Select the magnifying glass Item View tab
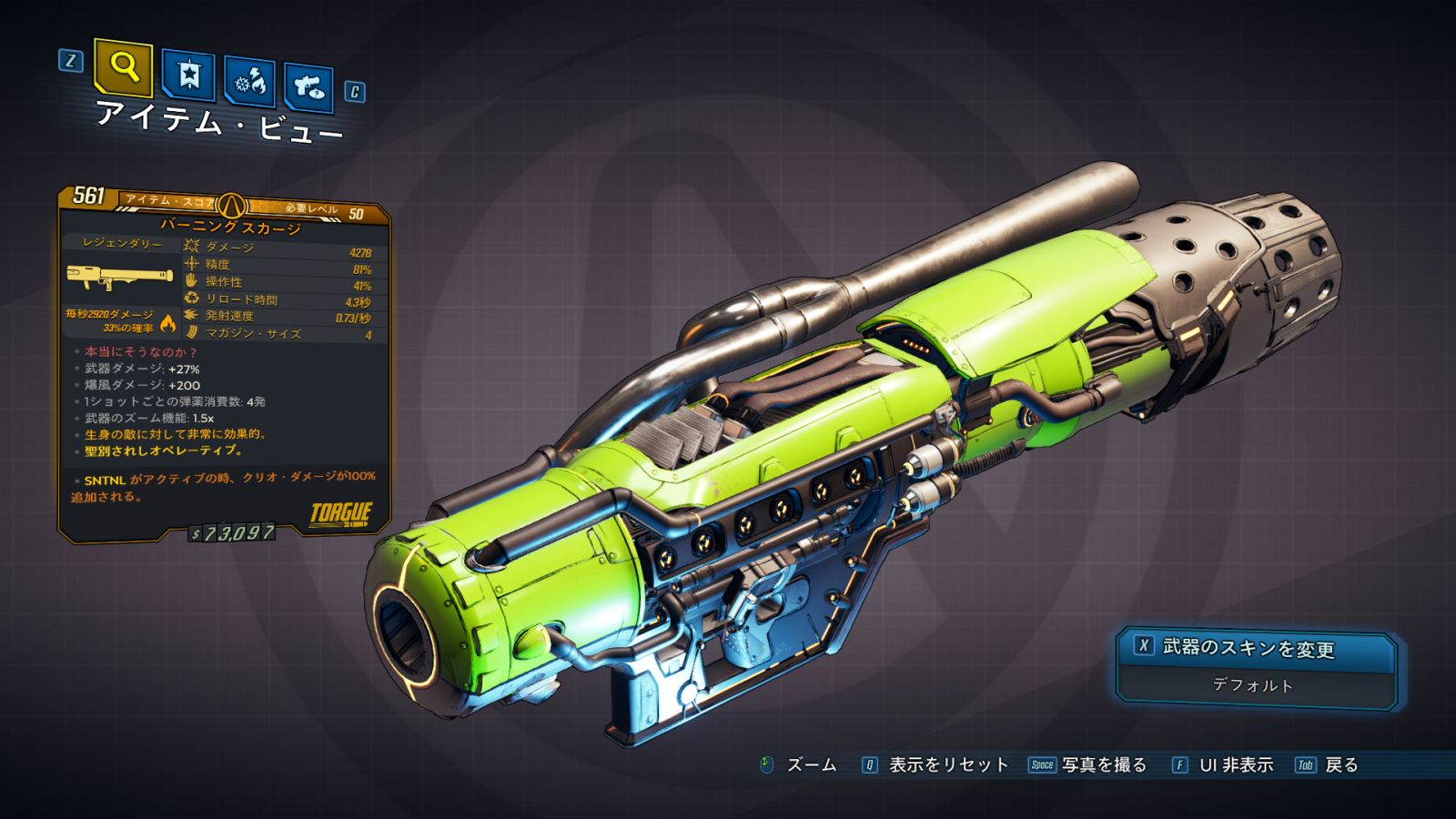Viewport: 1456px width, 819px height. pos(123,67)
